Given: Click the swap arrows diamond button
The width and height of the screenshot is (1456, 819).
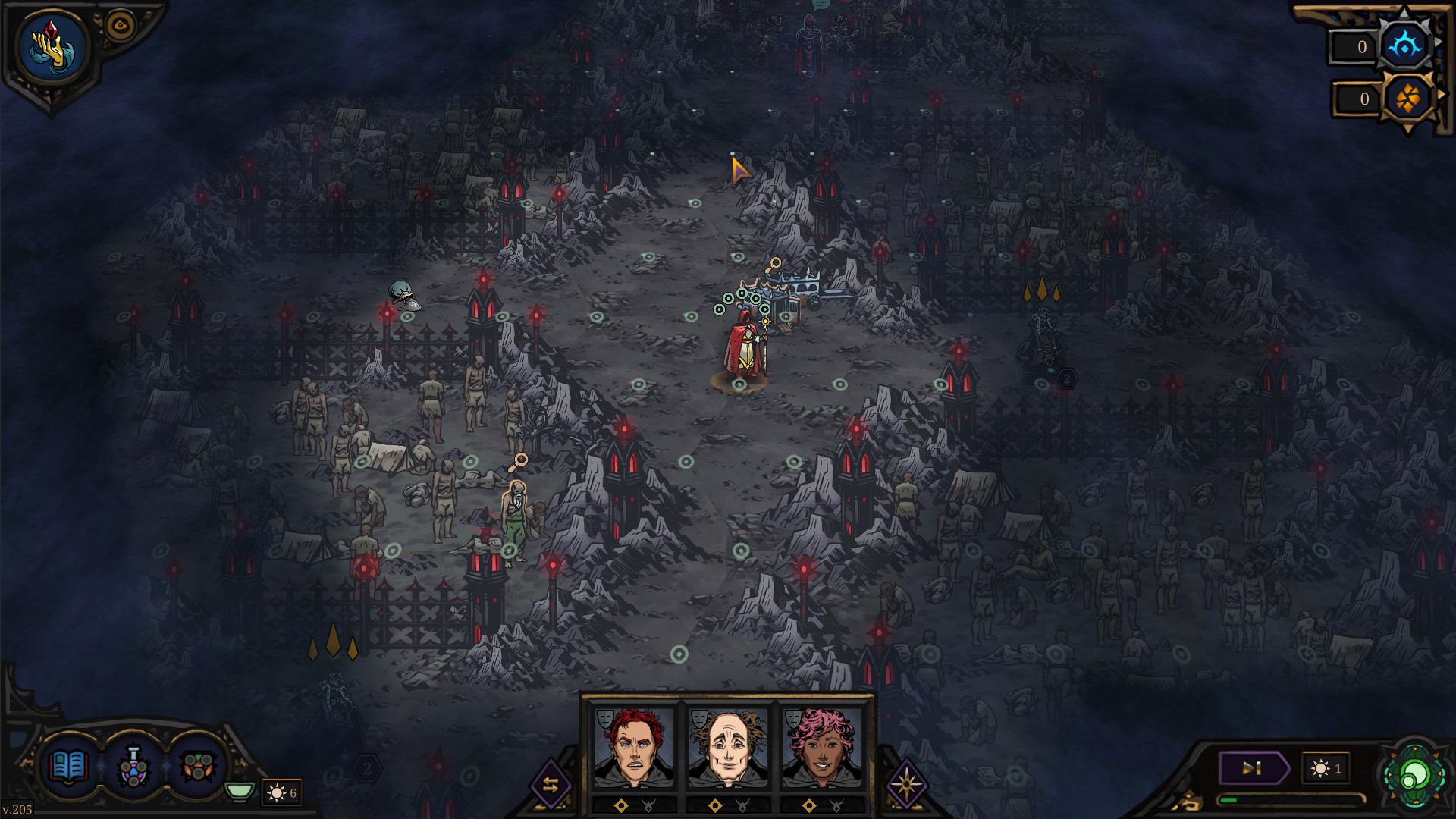Looking at the screenshot, I should 551,785.
